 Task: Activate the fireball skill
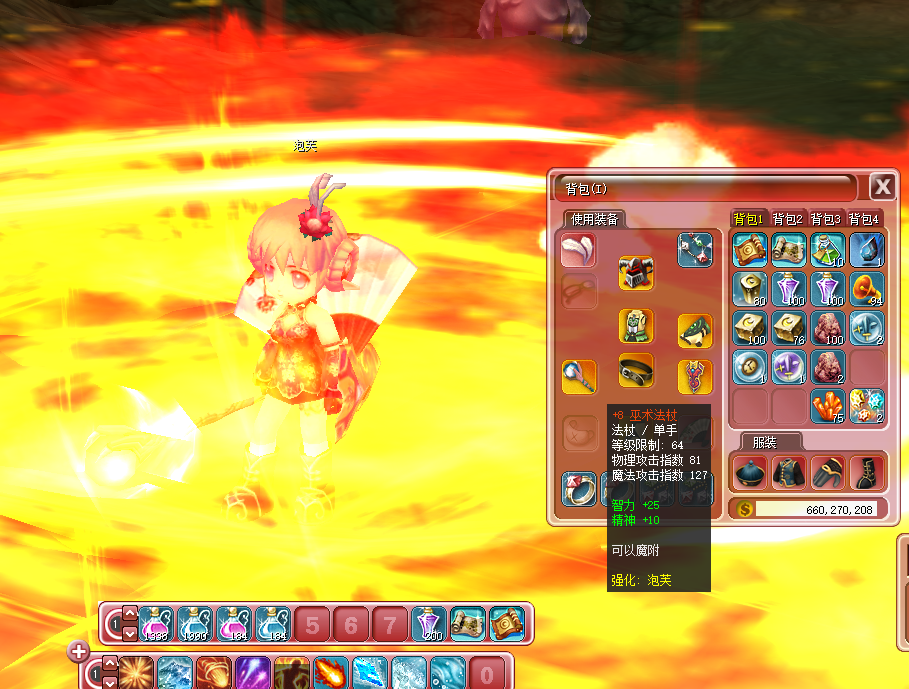click(330, 671)
